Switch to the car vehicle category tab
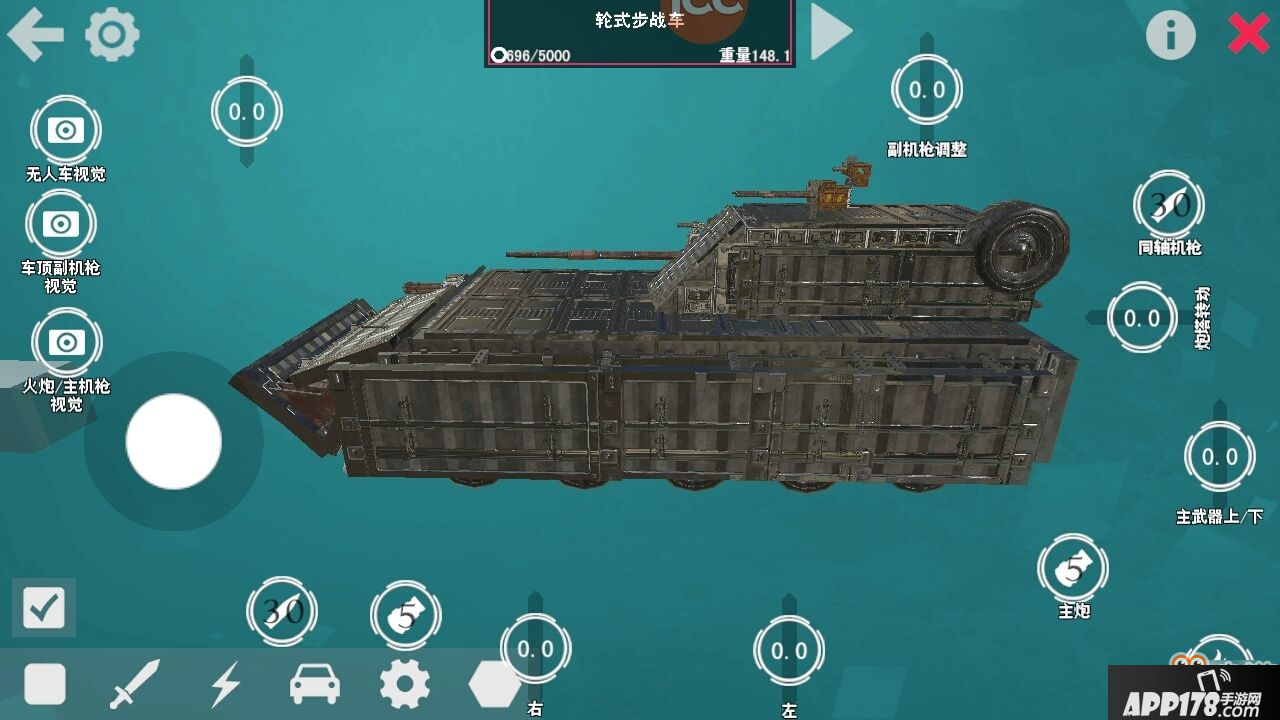The height and width of the screenshot is (720, 1280). click(x=315, y=685)
